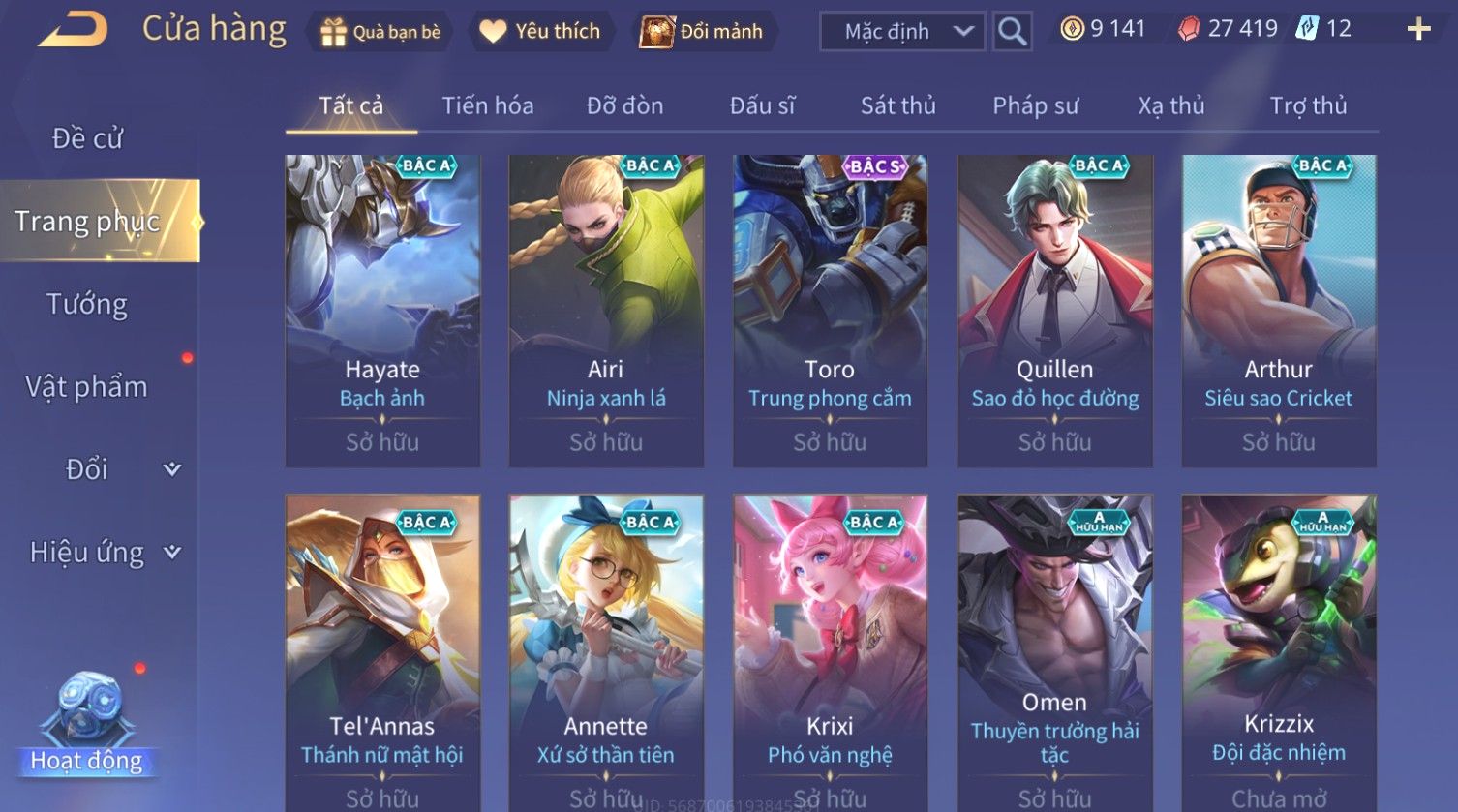
Task: Choose the Toro Trung phong cắm skin
Action: 830,310
